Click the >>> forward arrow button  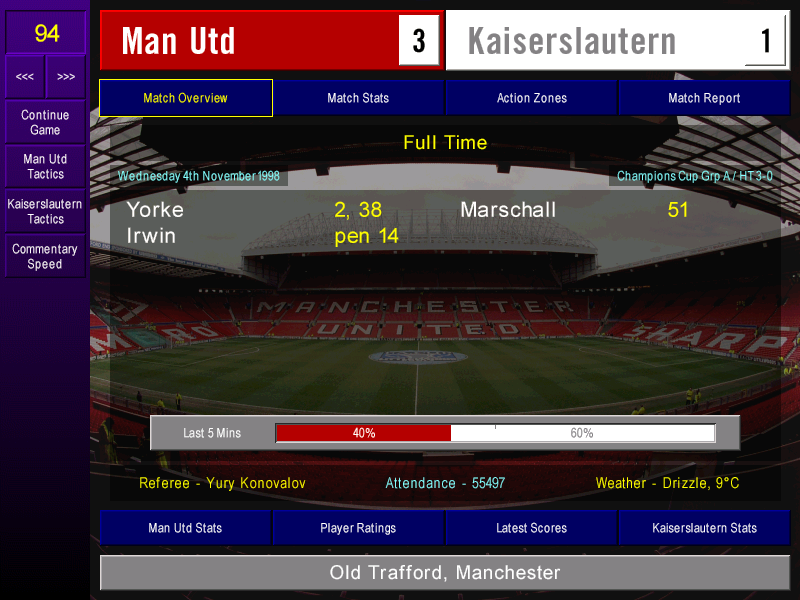(x=66, y=77)
